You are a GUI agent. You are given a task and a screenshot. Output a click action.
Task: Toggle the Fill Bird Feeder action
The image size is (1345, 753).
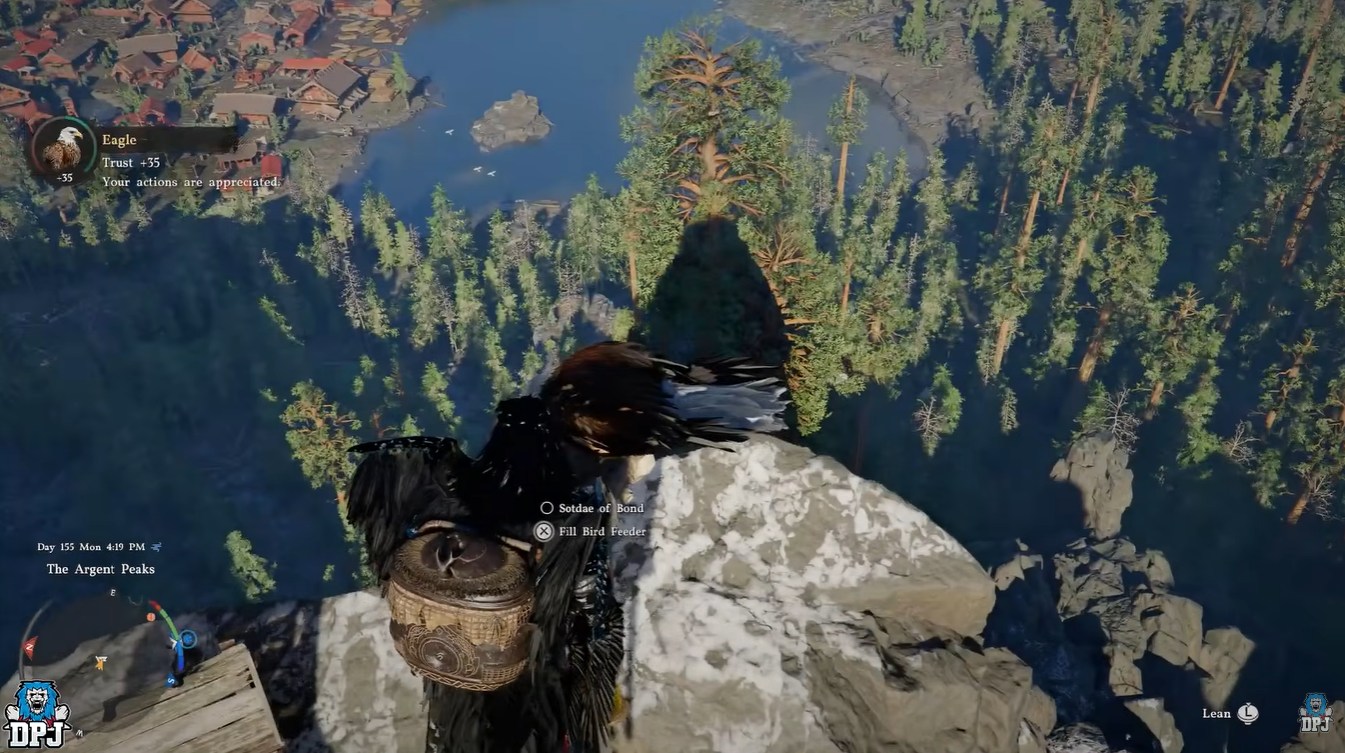[x=543, y=531]
